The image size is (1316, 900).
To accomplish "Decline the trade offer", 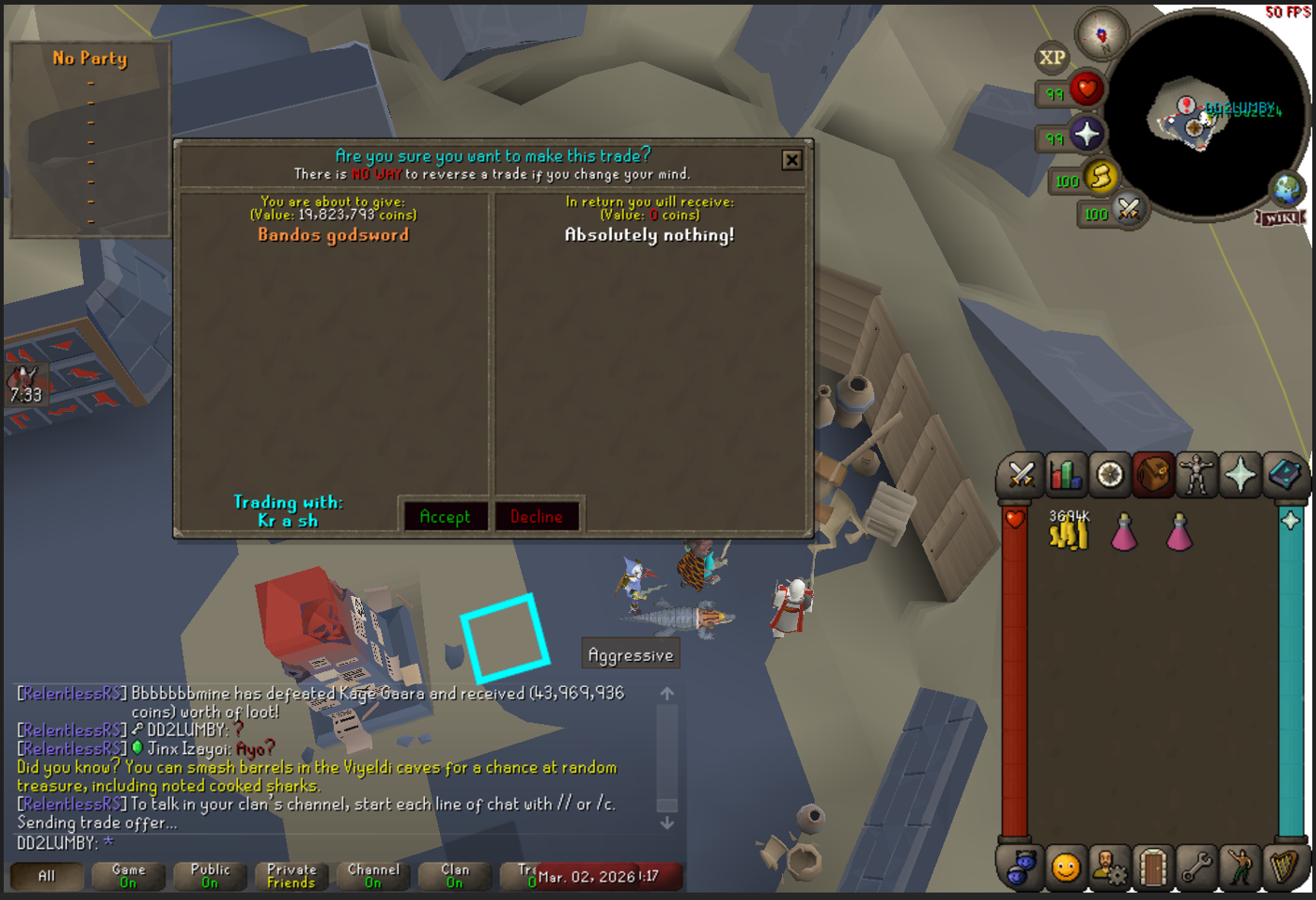I will coord(538,517).
